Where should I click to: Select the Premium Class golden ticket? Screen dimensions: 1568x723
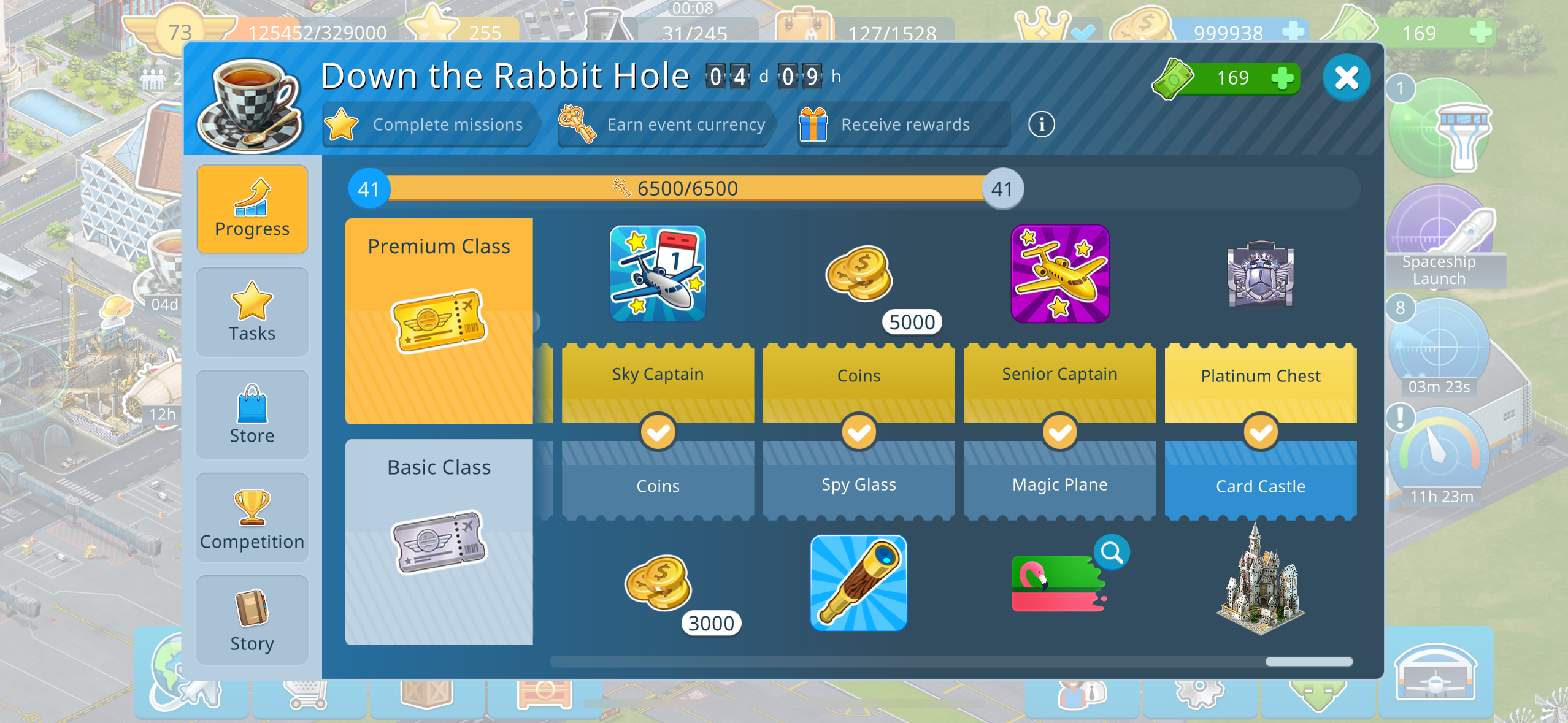(439, 321)
